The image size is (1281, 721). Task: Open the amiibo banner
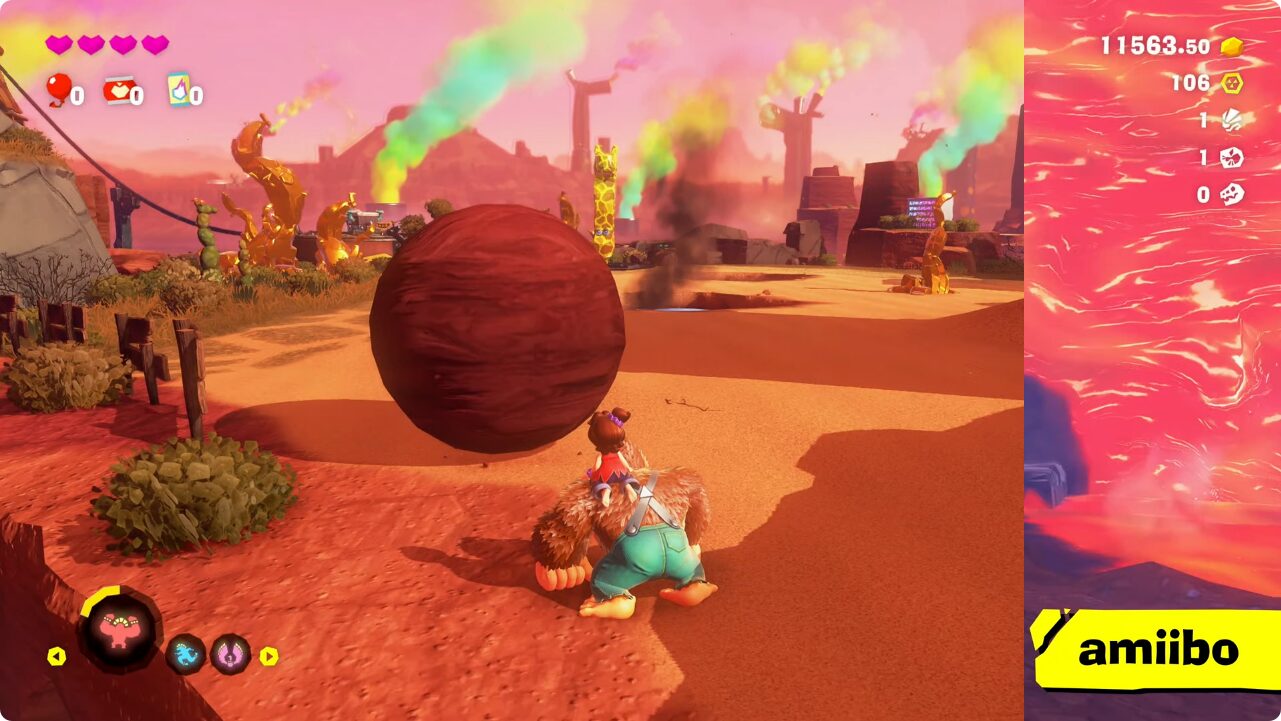coord(1156,650)
